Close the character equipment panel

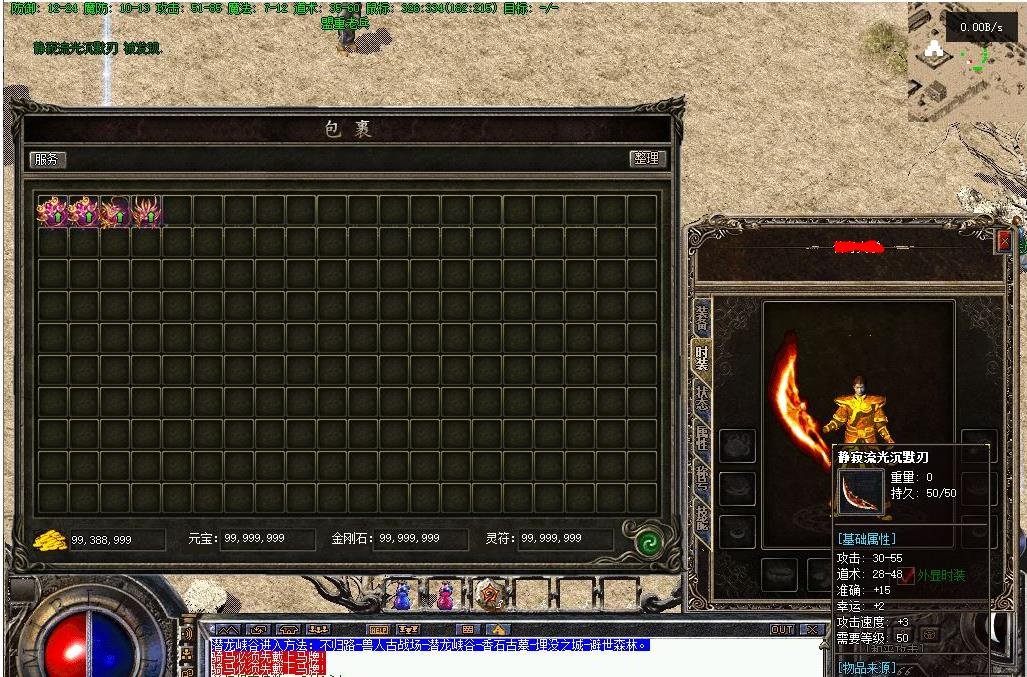point(1003,240)
